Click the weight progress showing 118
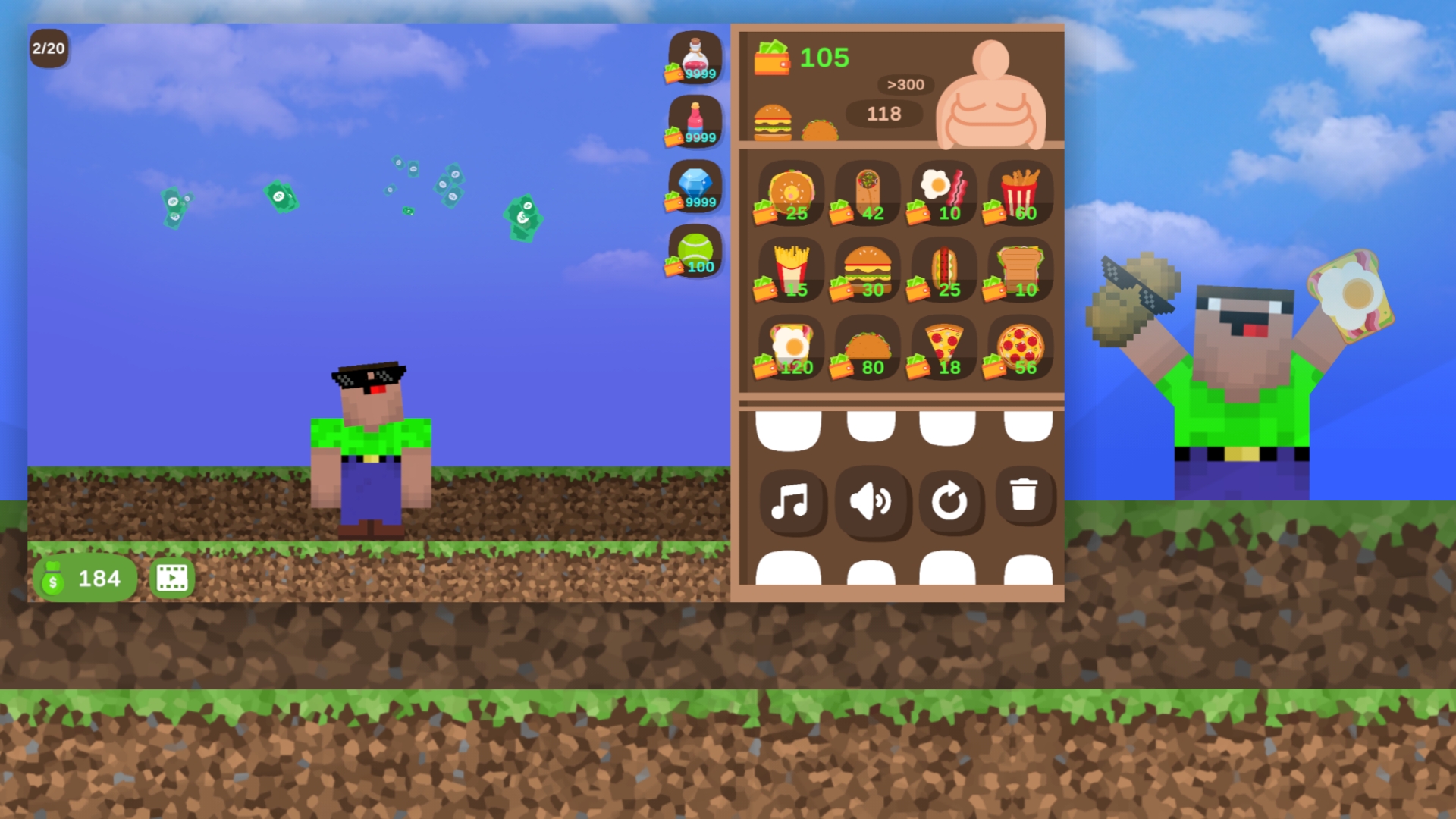 tap(884, 115)
